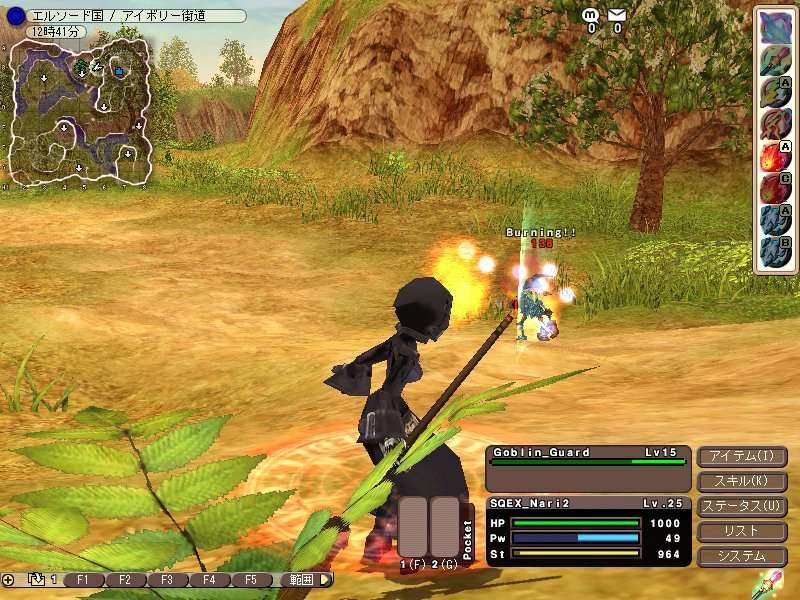The height and width of the screenshot is (600, 800).
Task: Activate the flame skill marked A
Action: pyautogui.click(x=774, y=155)
